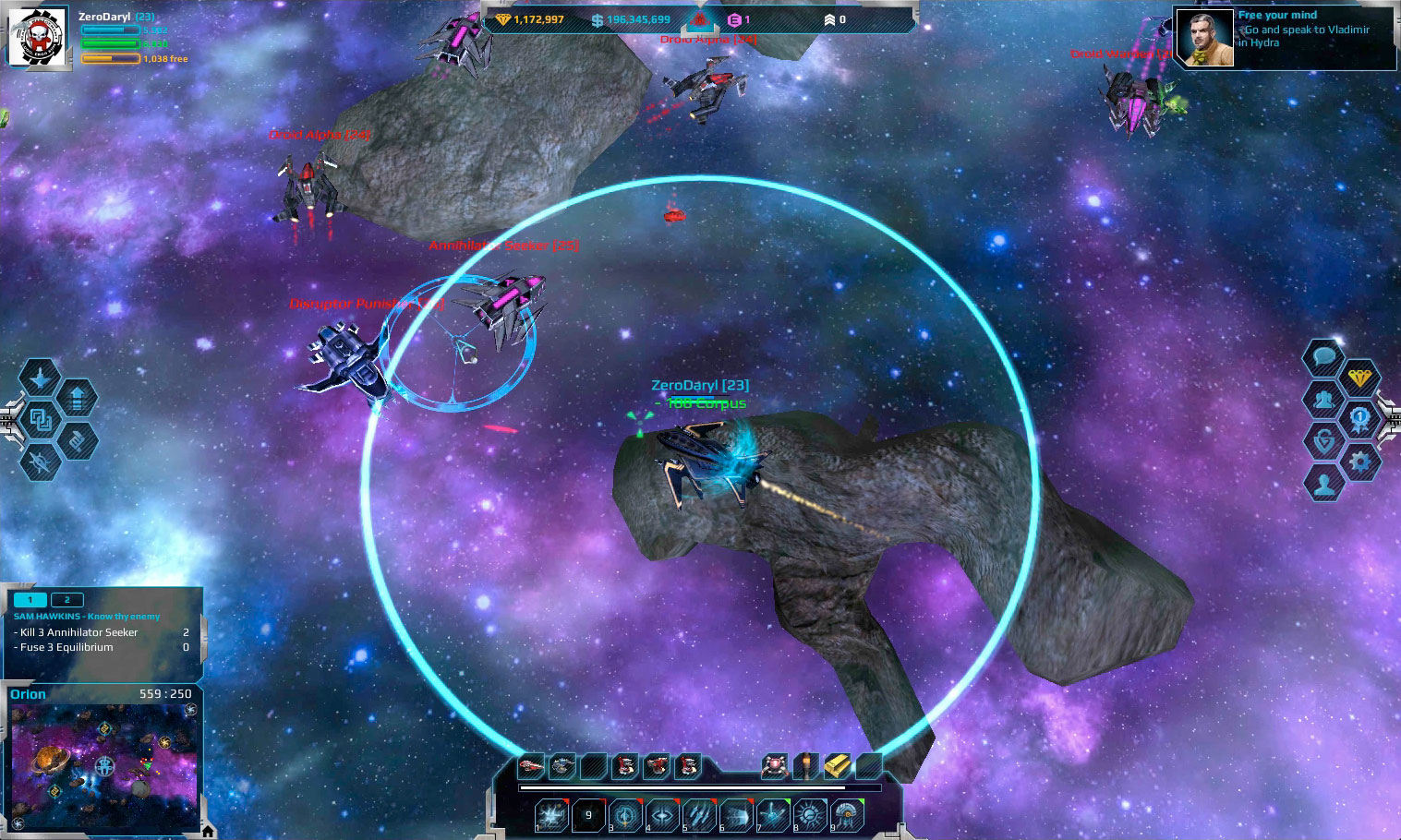Select the red ship slot in the top bar
This screenshot has height=840, width=1401.
[531, 766]
